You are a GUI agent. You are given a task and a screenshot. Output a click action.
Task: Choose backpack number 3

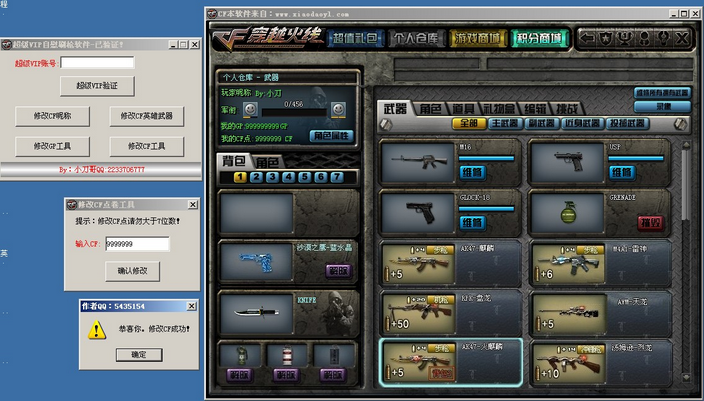click(x=271, y=177)
